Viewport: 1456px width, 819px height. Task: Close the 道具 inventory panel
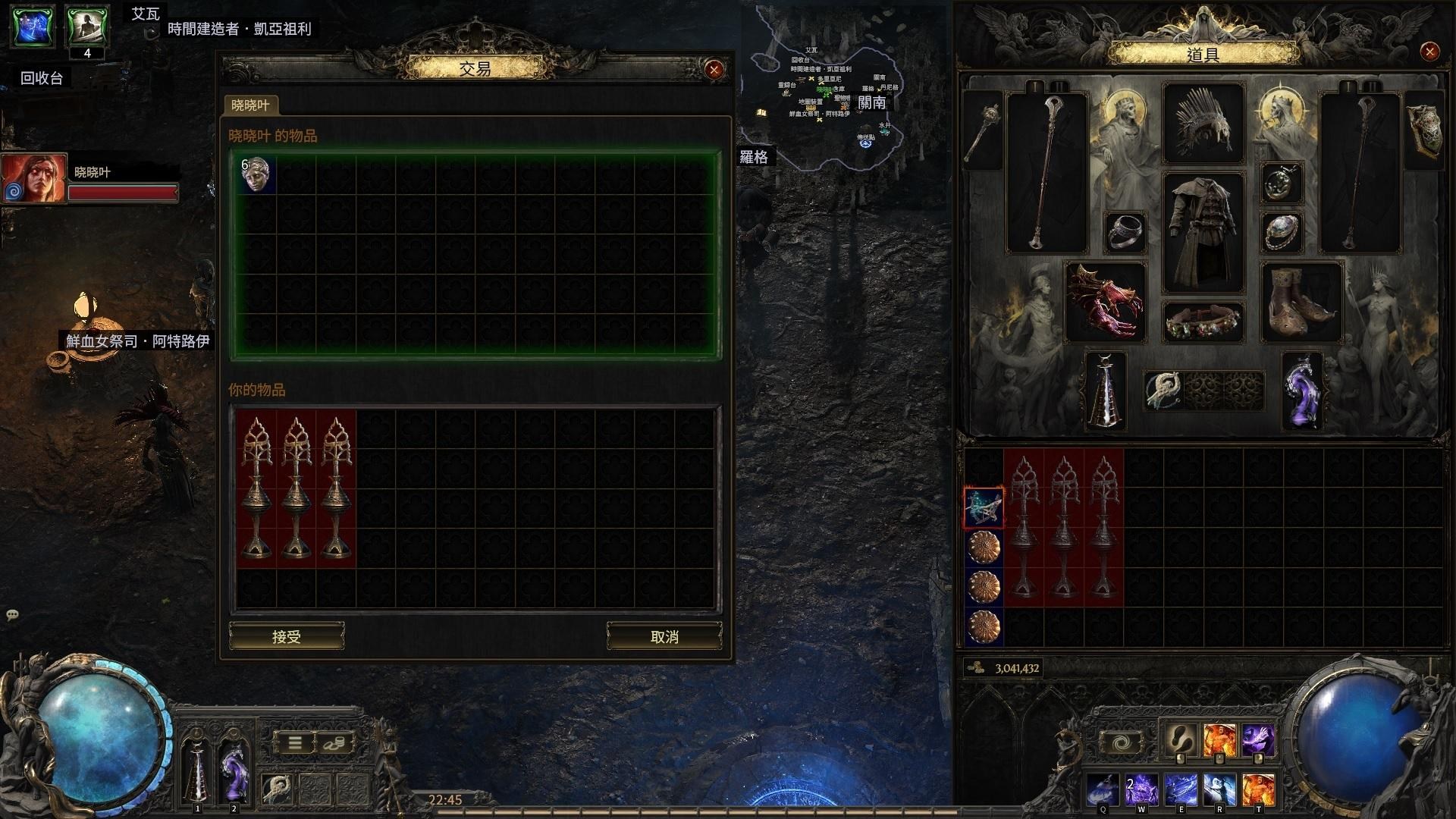pos(1429,52)
